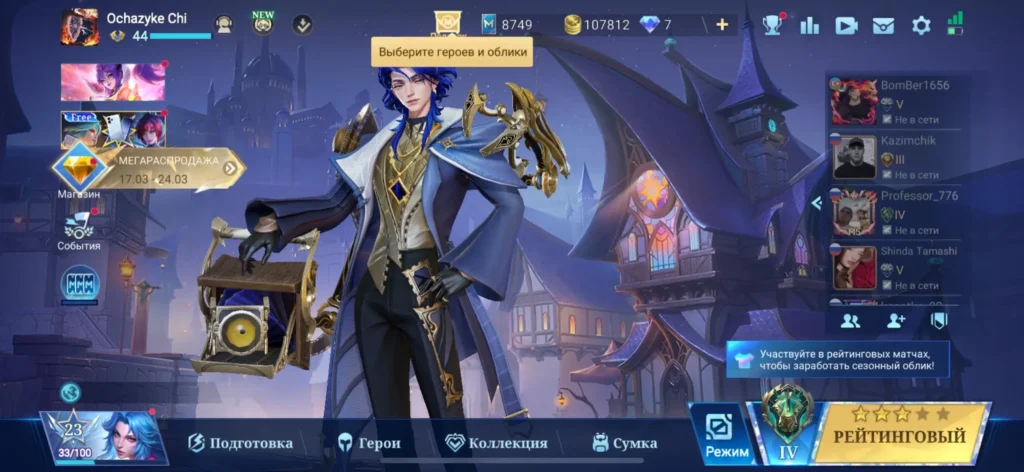Open the Коллекция collection menu
Image resolution: width=1024 pixels, height=472 pixels.
497,443
